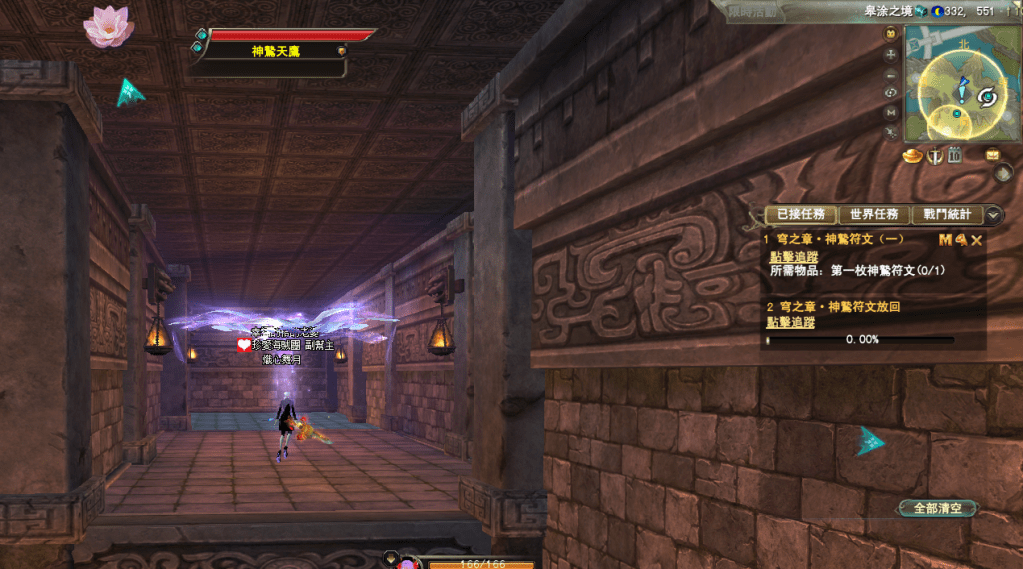Open the world map with M button

(891, 112)
